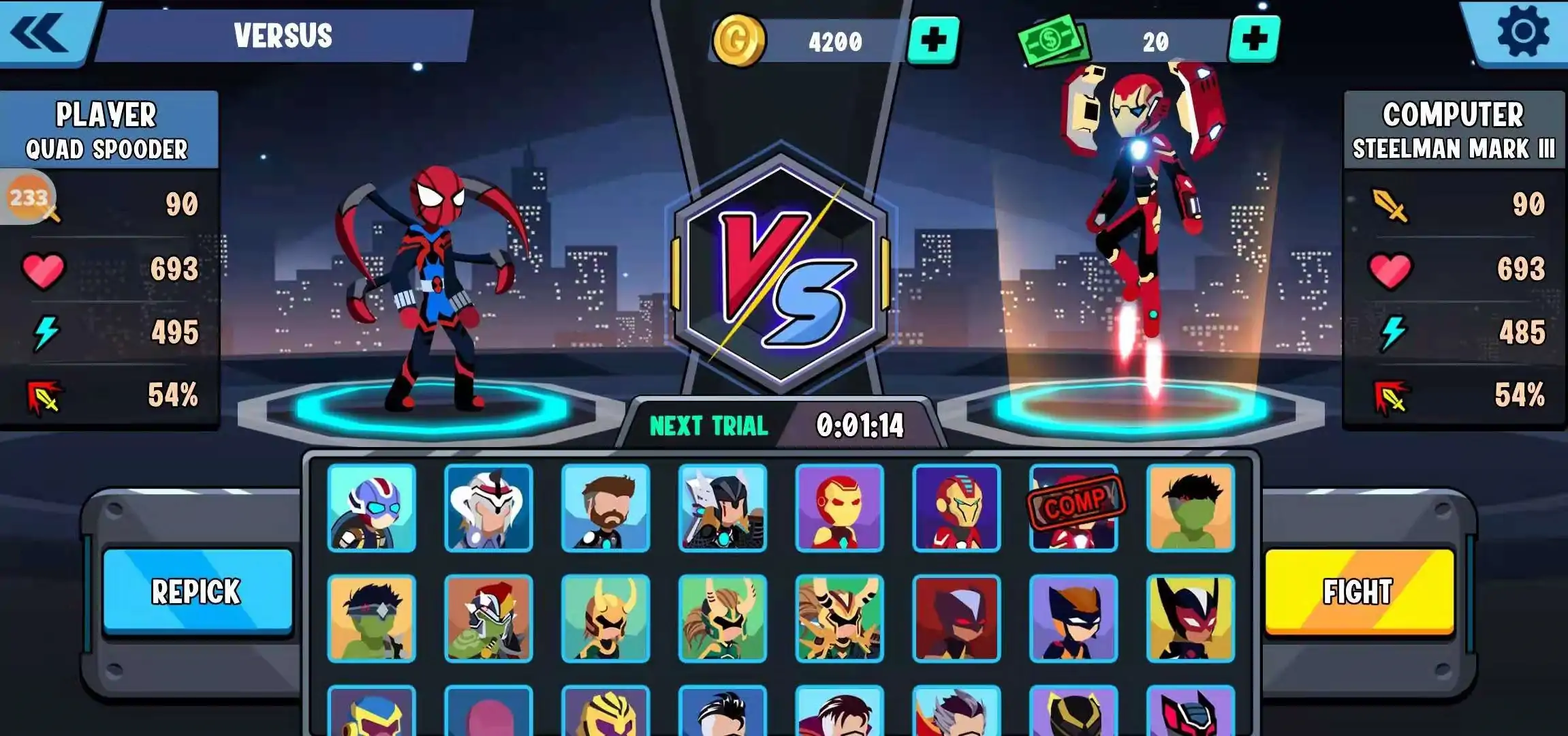
Task: Pick the red-masked hero on yellow background
Action: [x=1191, y=619]
